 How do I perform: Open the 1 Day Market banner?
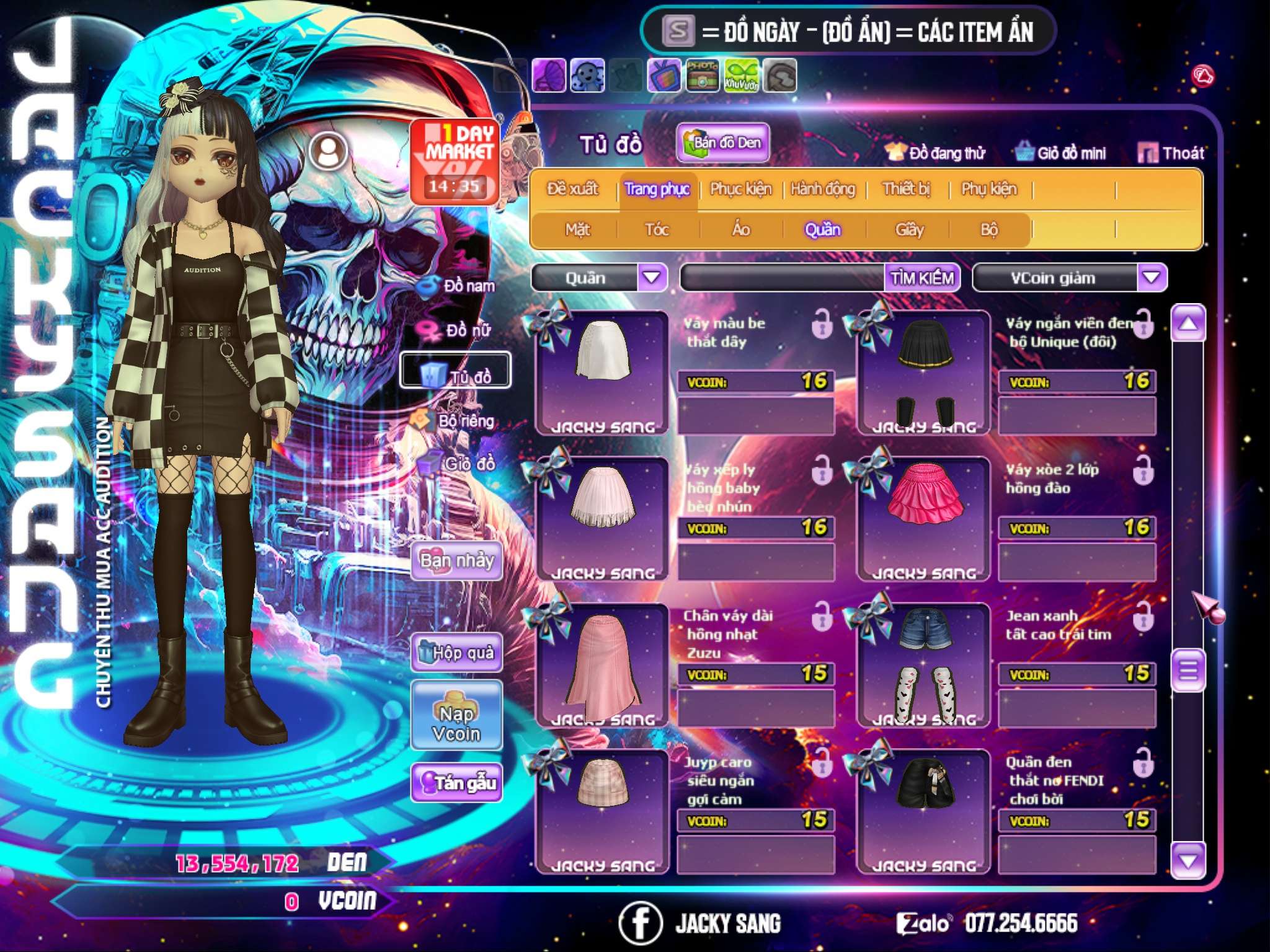[456, 161]
